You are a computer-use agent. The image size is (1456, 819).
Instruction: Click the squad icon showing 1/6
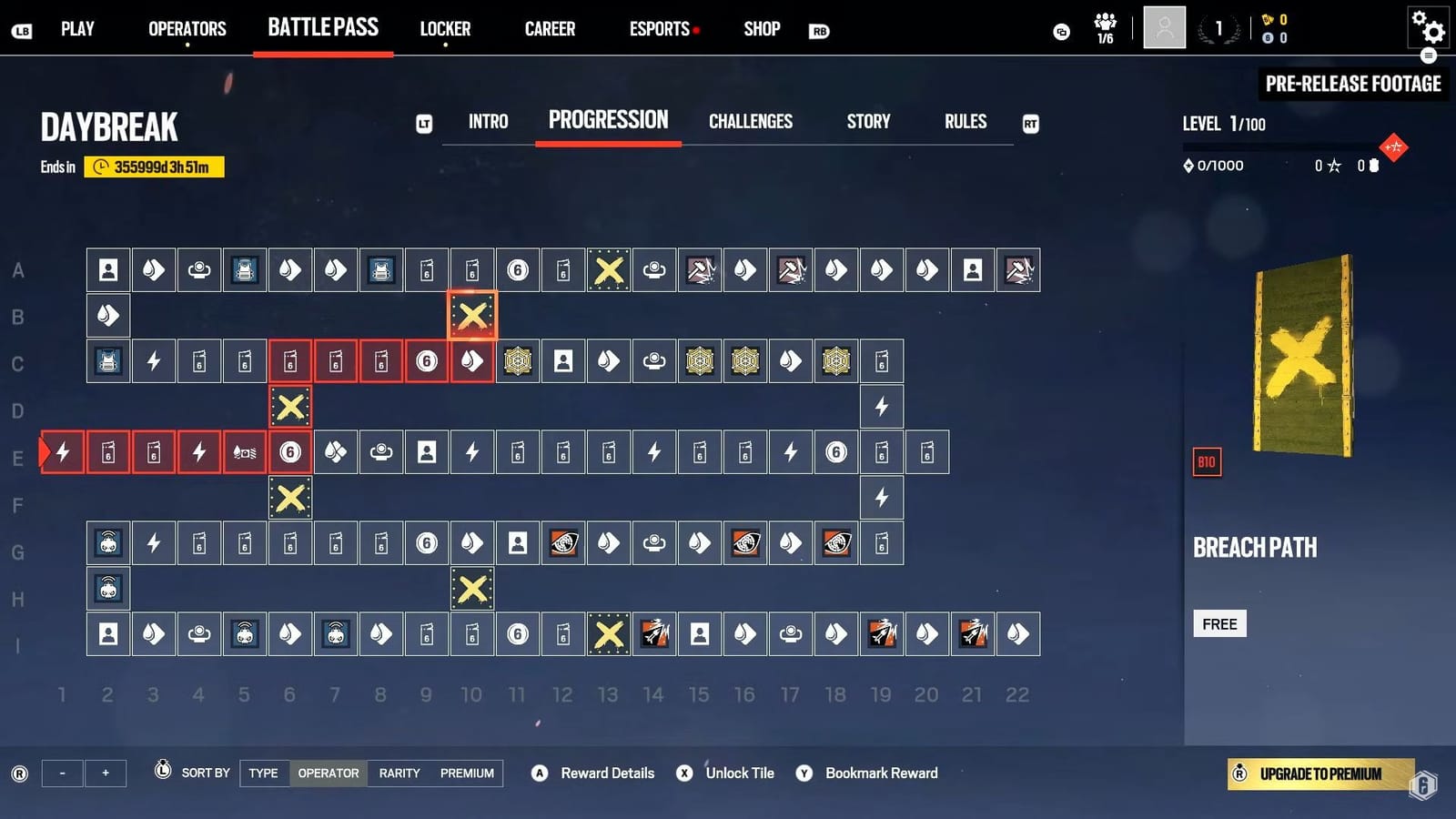(x=1104, y=27)
